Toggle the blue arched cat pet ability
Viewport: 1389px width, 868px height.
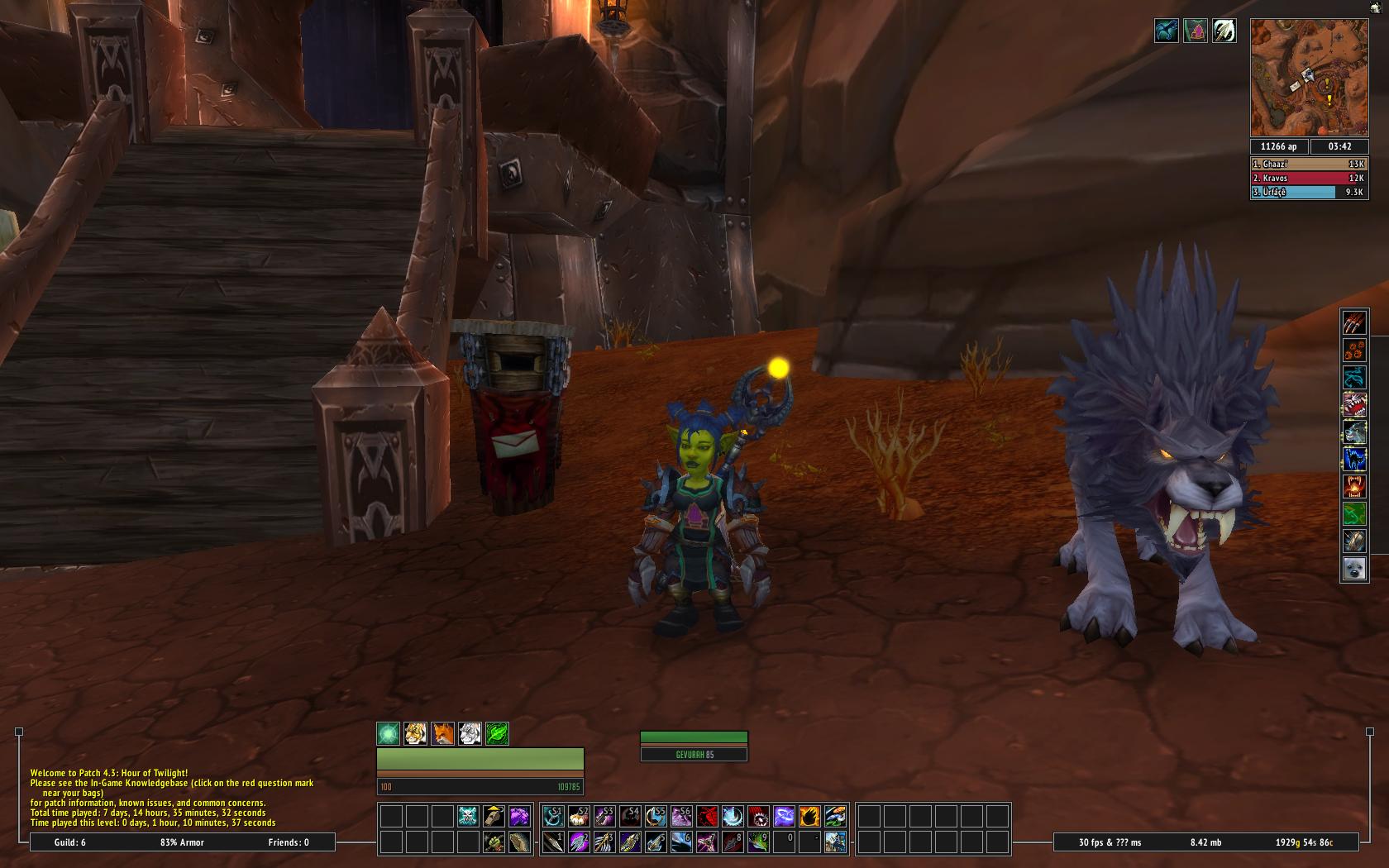1353,459
